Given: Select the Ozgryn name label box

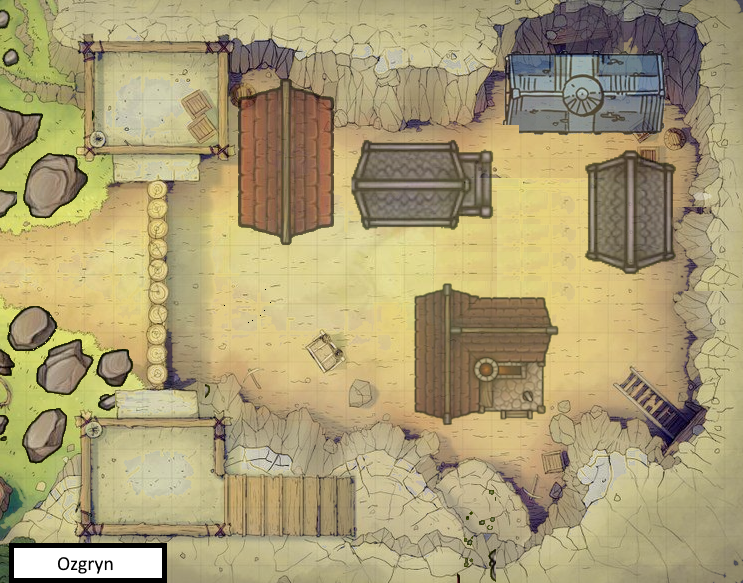Looking at the screenshot, I should coord(87,563).
